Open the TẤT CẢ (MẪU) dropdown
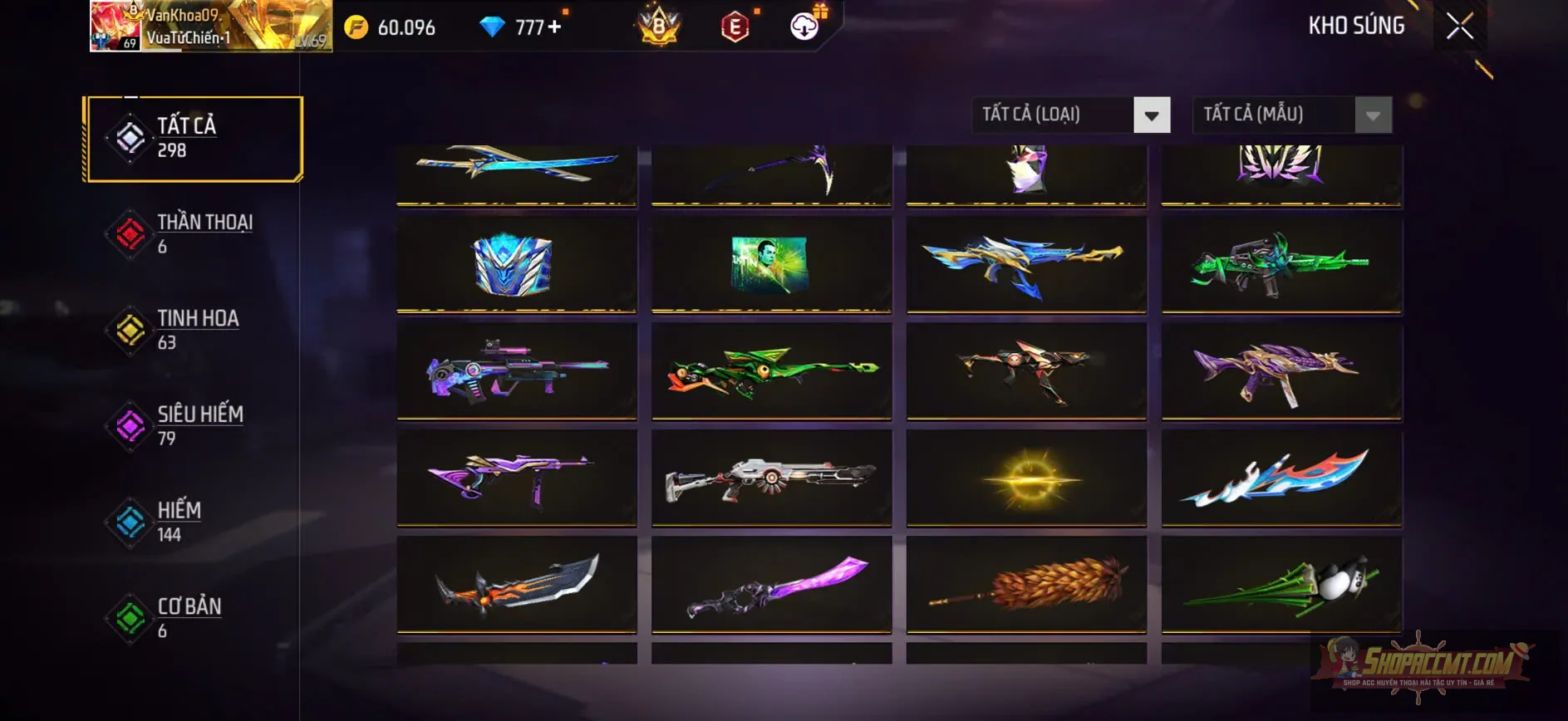The width and height of the screenshot is (1568, 721). (1276, 115)
